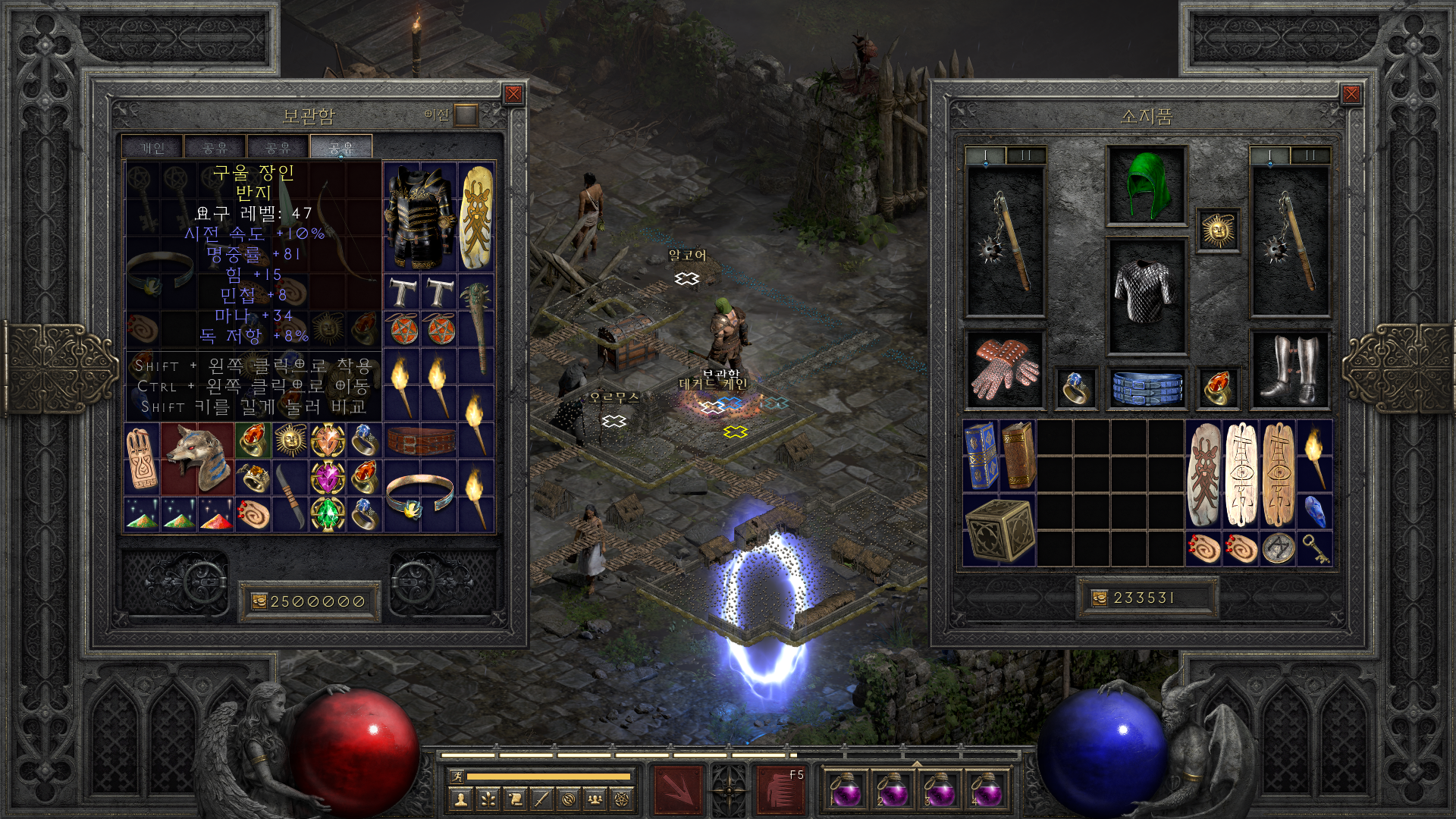This screenshot has width=1456, height=819.
Task: Select the wolf head helm in stash
Action: tap(197, 459)
